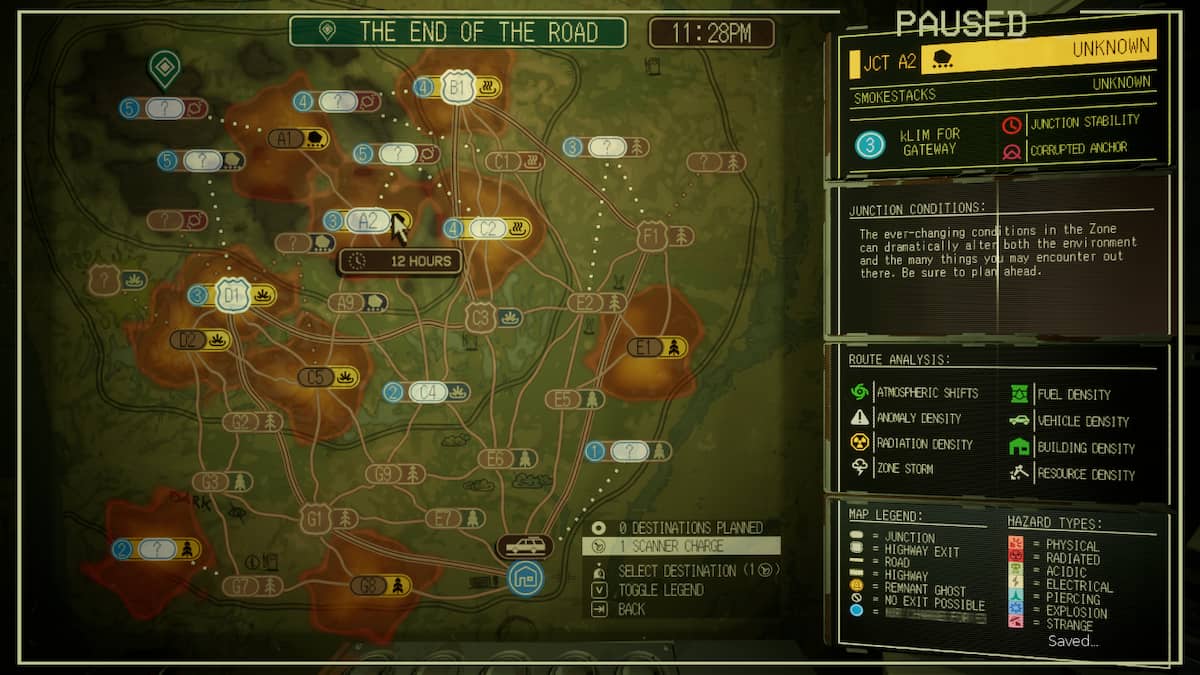The height and width of the screenshot is (675, 1200).
Task: Choose junction C3 highway marker
Action: click(x=481, y=318)
